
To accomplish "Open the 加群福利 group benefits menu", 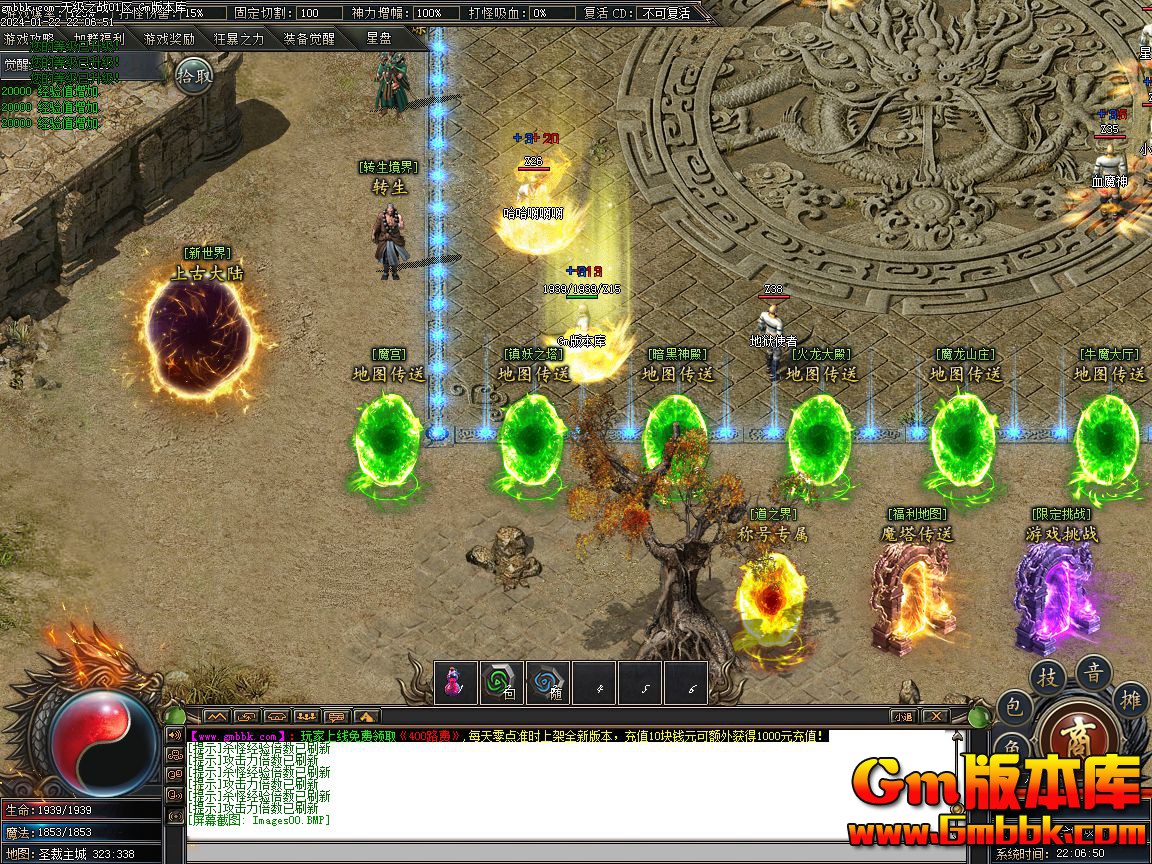I will (x=99, y=39).
